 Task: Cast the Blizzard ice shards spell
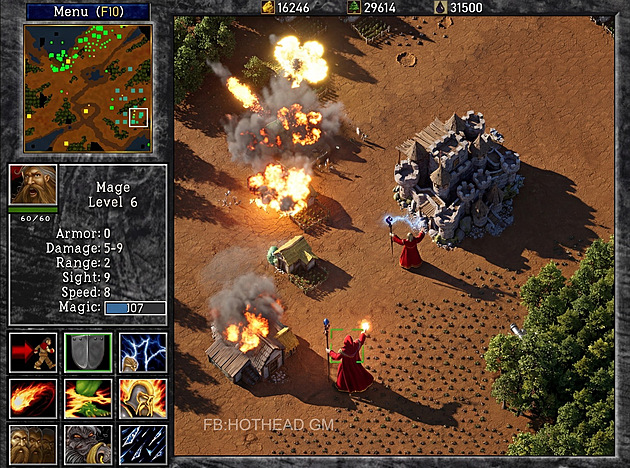[143, 443]
